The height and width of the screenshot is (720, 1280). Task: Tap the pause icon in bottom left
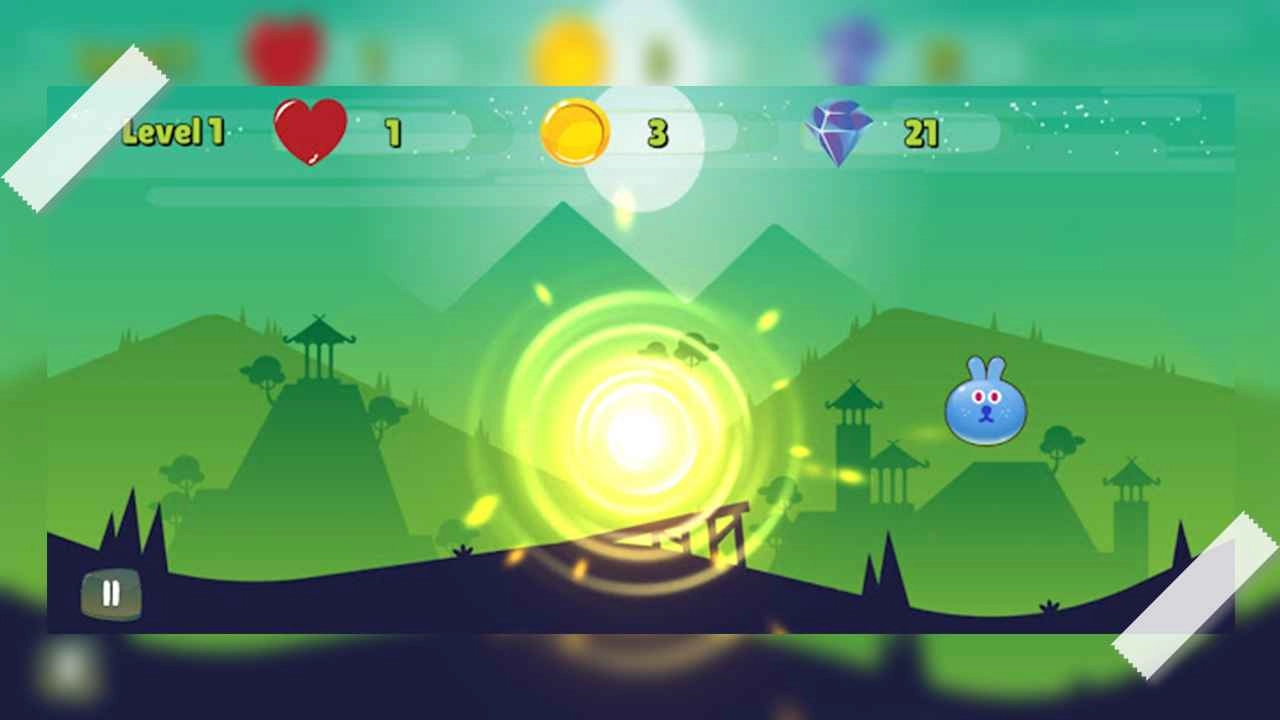(x=112, y=592)
